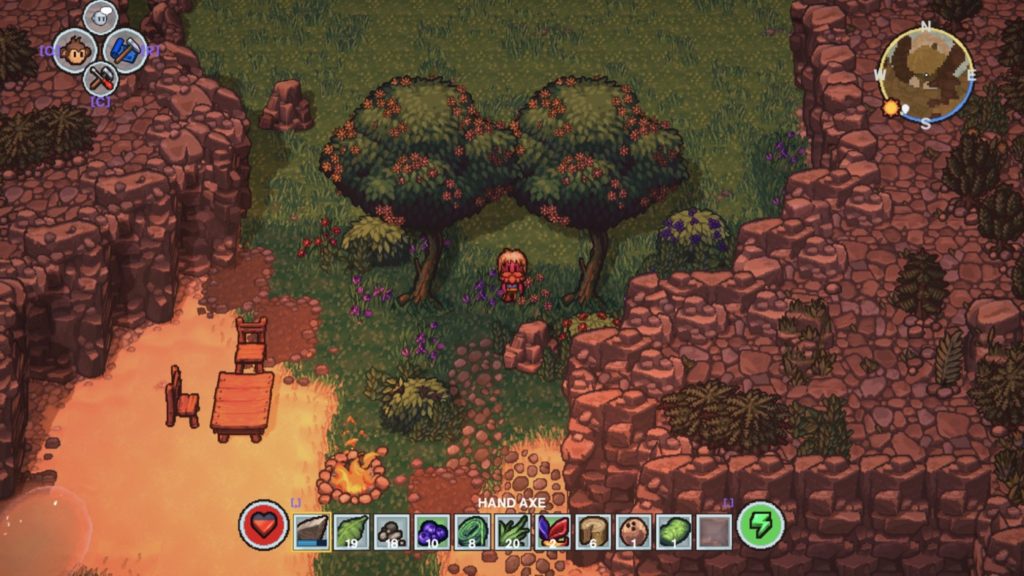Click the speech bubble face icon
Screen dimensions: 1024x576
[x=100, y=17]
